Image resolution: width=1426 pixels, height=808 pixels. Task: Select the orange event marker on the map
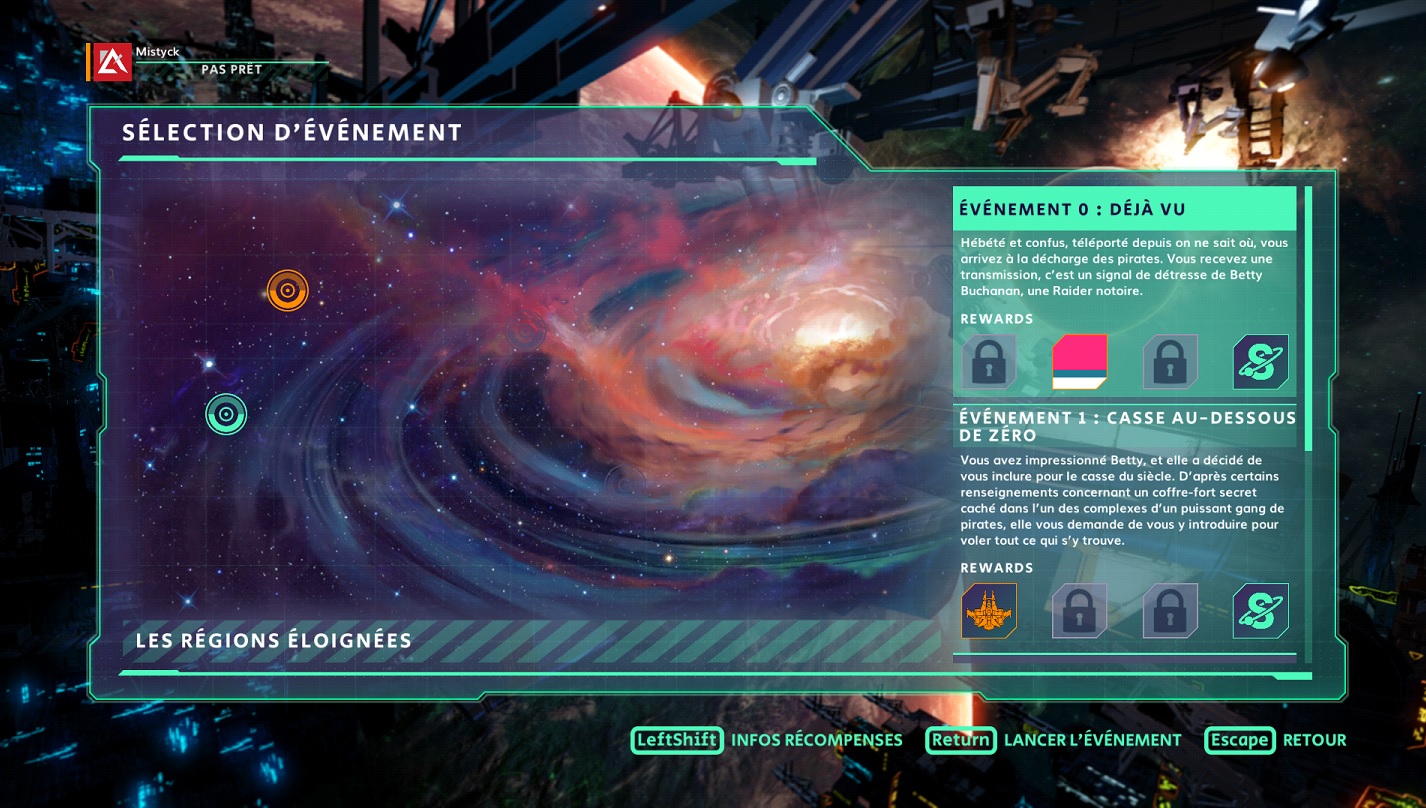click(x=287, y=291)
